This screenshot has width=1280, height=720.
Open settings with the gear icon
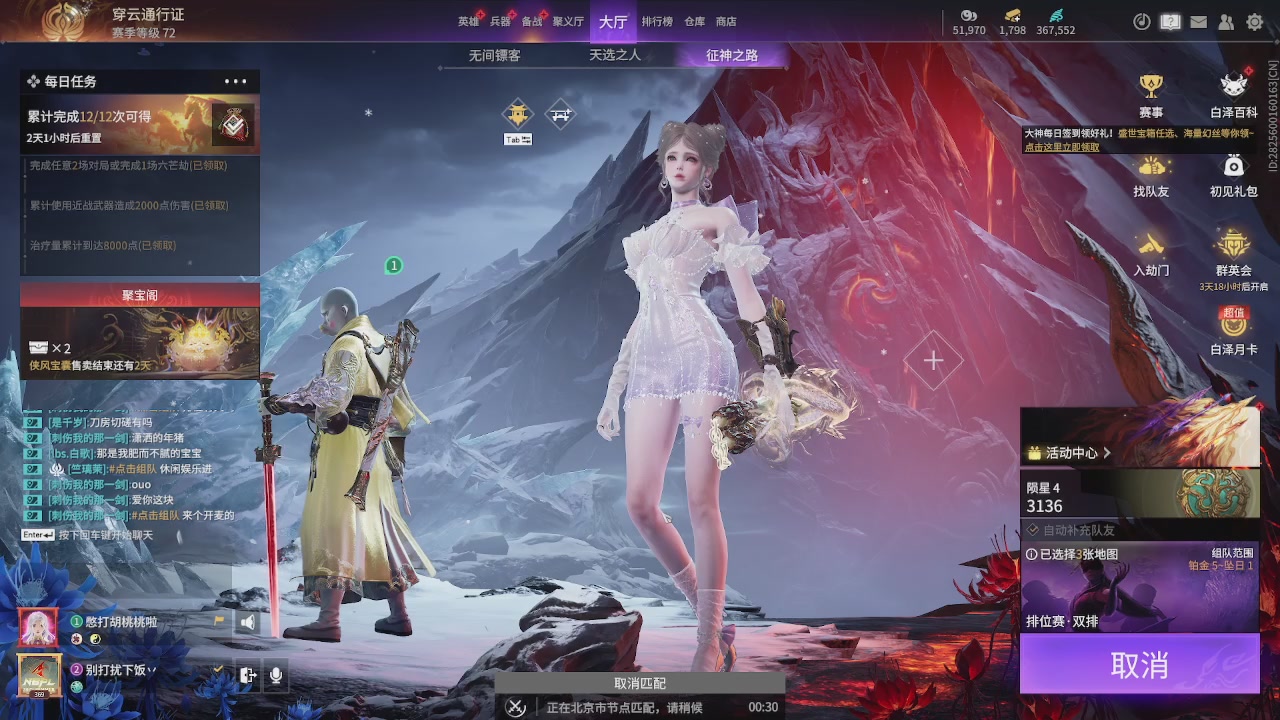pos(1254,22)
